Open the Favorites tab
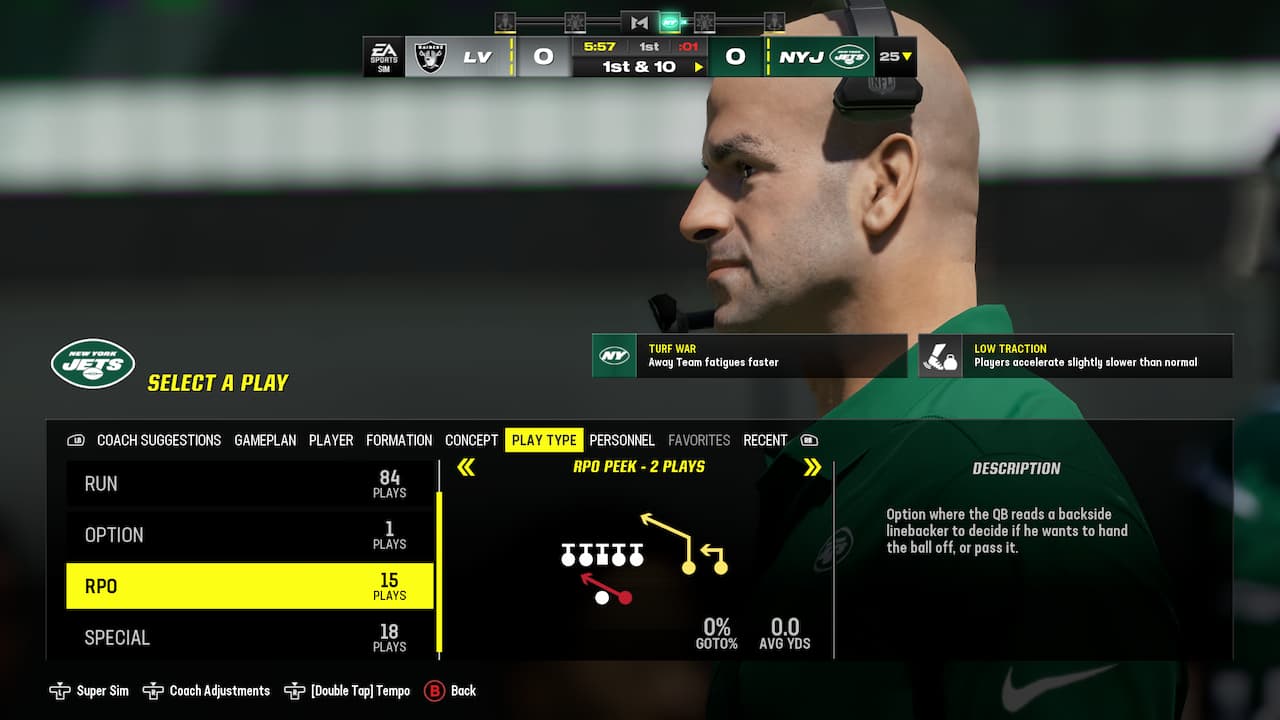Image resolution: width=1280 pixels, height=720 pixels. click(699, 440)
